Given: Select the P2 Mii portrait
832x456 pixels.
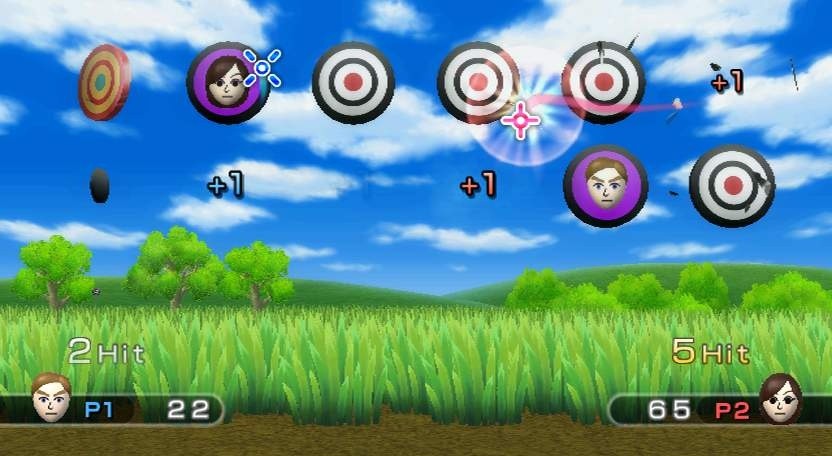Looking at the screenshot, I should [x=780, y=398].
